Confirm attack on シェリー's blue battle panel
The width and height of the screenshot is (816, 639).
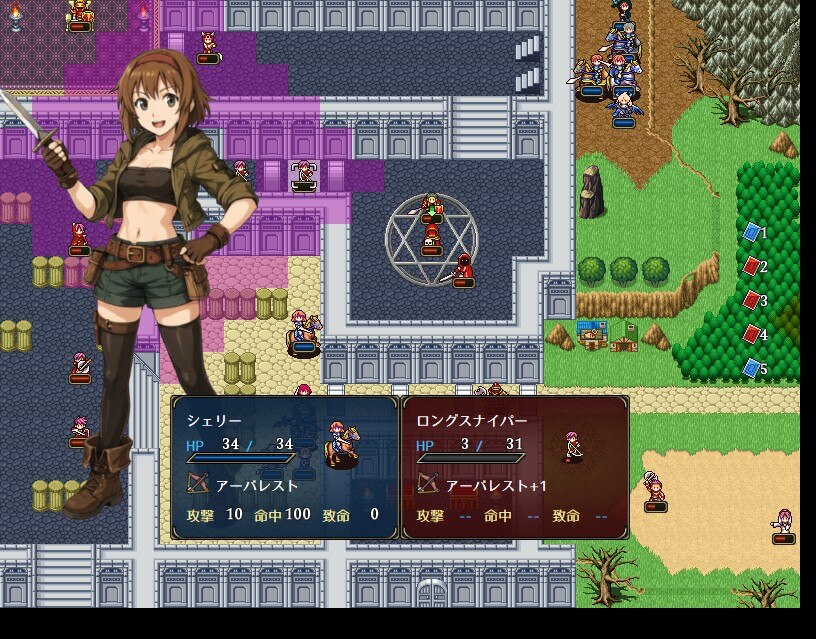click(285, 467)
